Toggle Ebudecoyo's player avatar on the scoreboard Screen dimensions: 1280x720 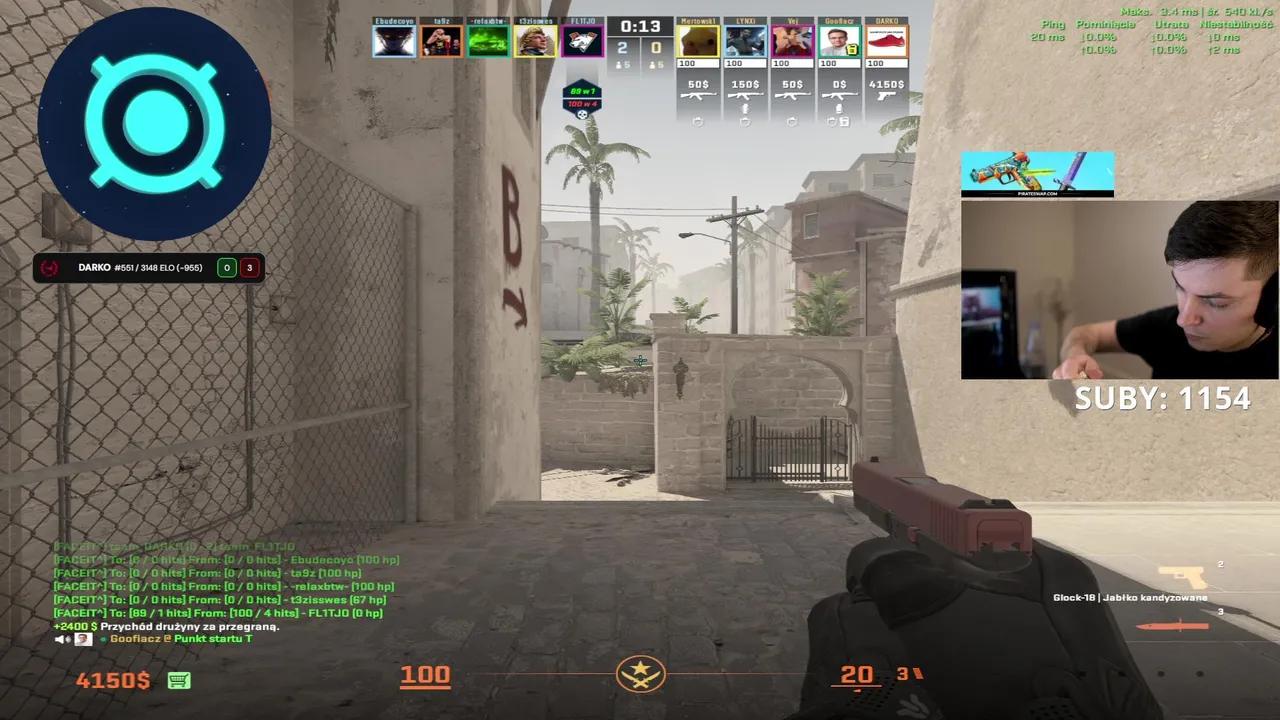(393, 40)
